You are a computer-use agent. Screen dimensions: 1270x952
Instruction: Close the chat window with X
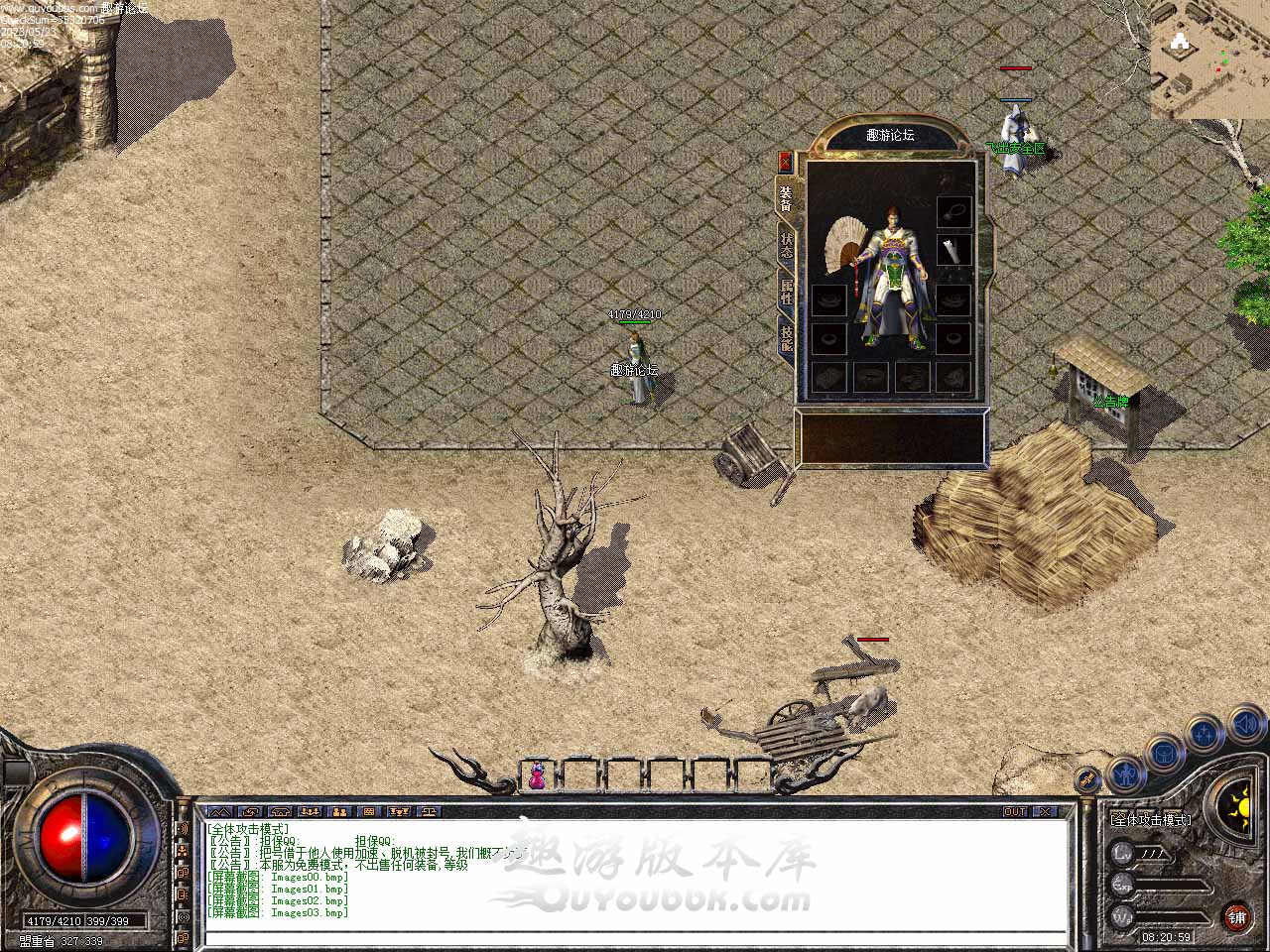click(1045, 811)
